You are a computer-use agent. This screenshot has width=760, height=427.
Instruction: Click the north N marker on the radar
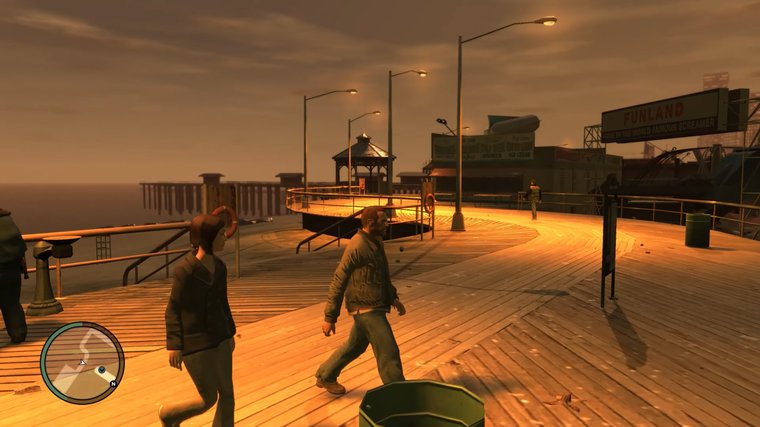[114, 382]
